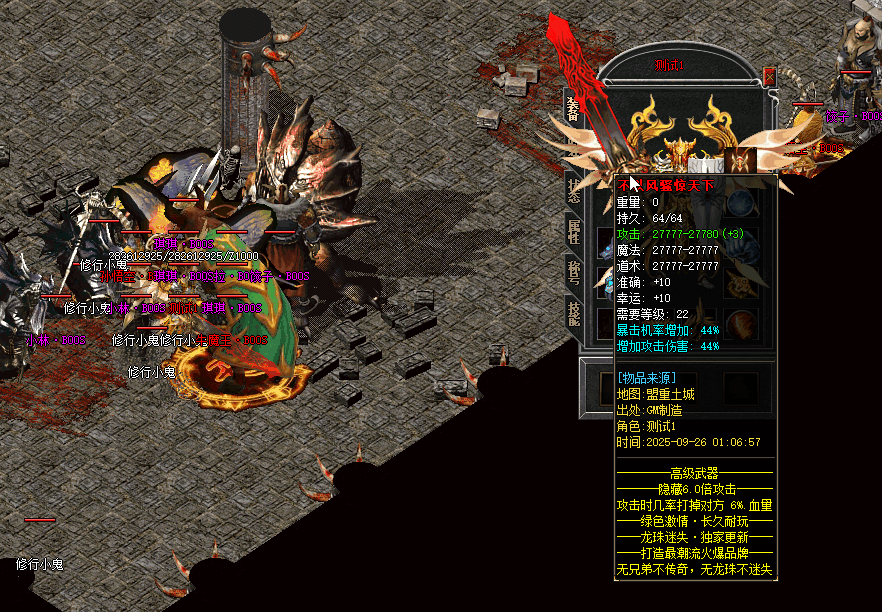Show the 称号 titles tab
Image resolution: width=882 pixels, height=612 pixels.
pos(574,274)
